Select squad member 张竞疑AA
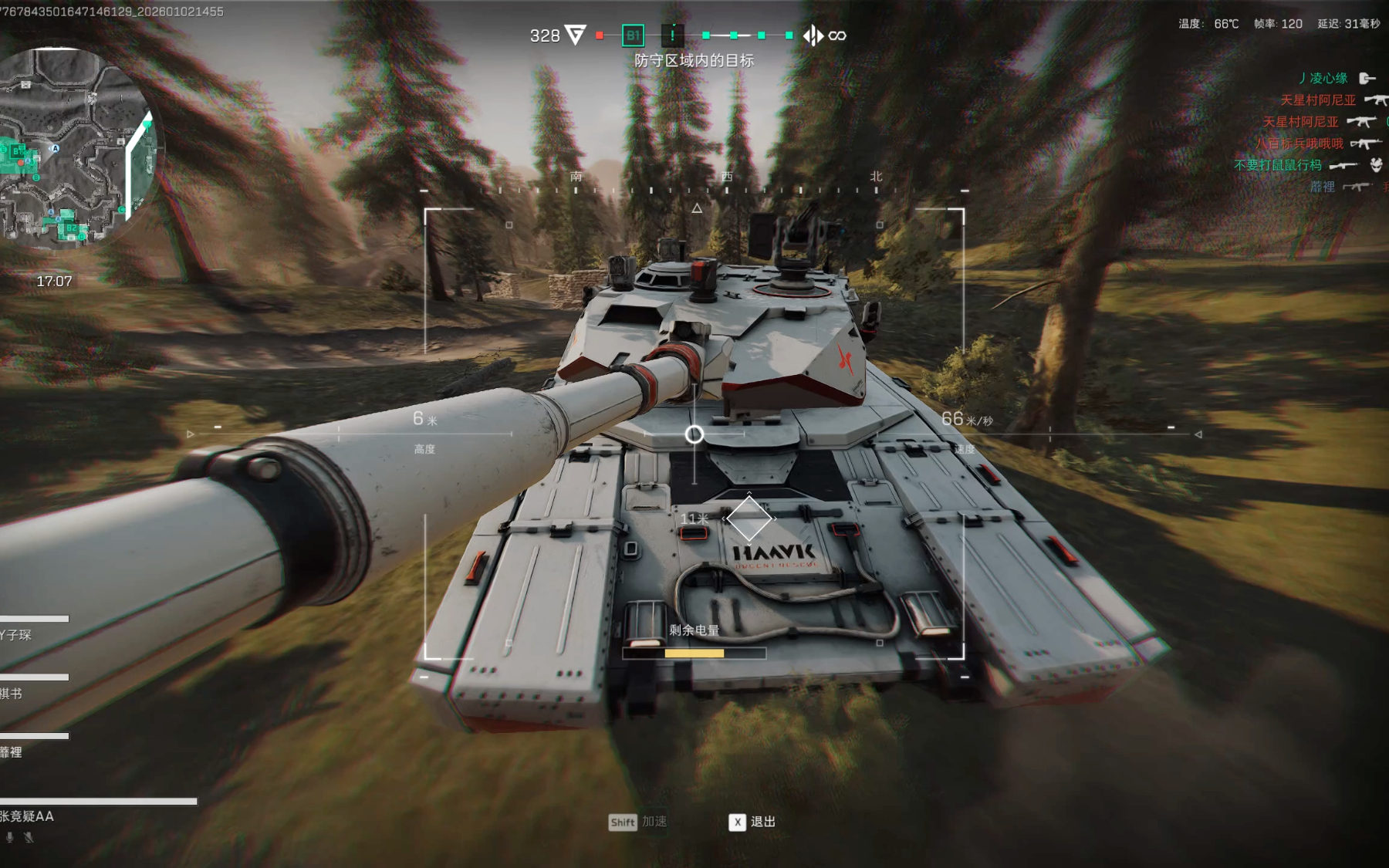1389x868 pixels. click(28, 816)
